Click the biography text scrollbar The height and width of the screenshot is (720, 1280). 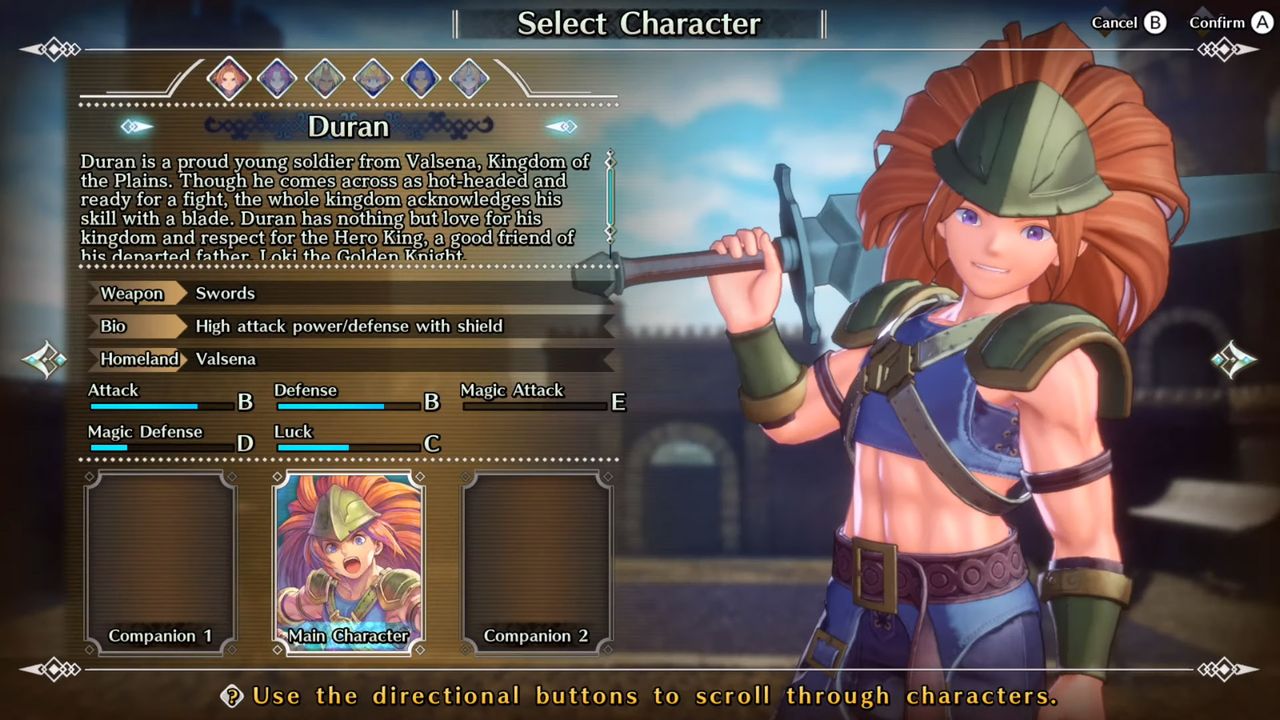(609, 197)
